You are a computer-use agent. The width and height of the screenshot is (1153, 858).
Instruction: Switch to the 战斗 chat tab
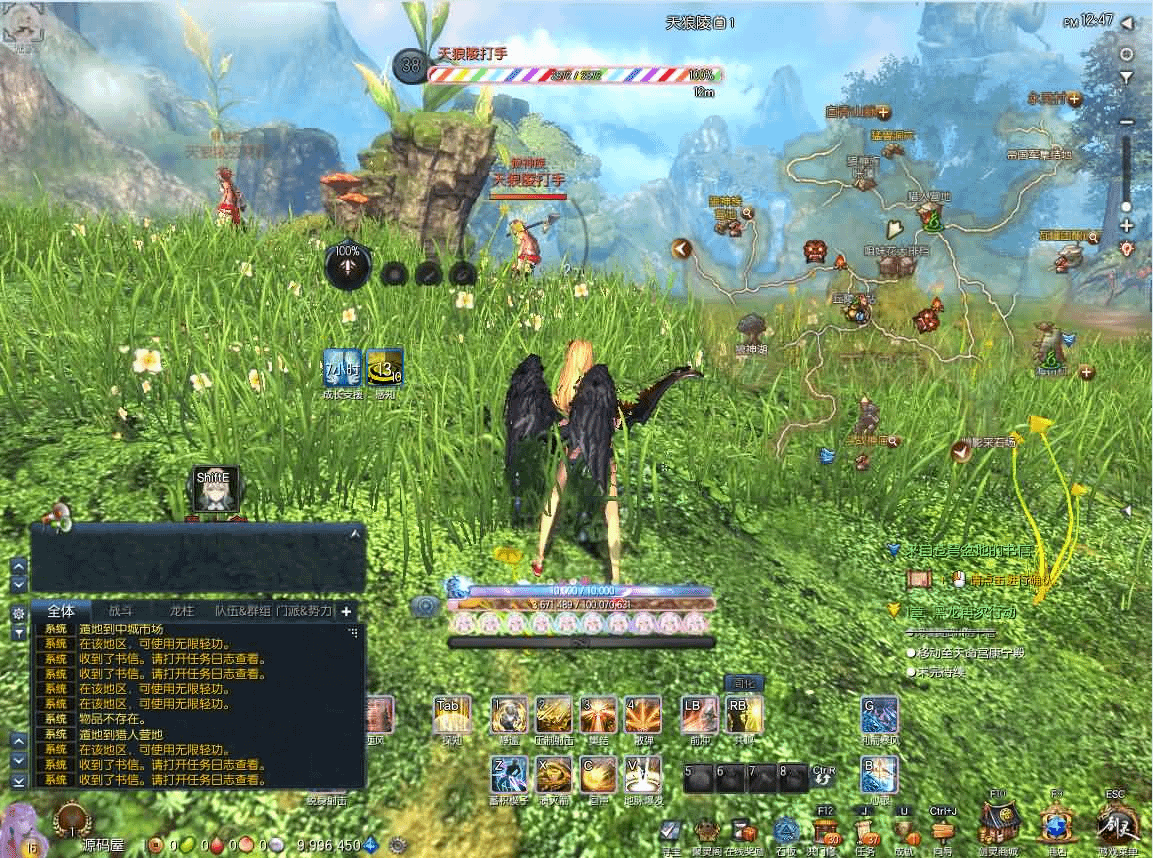click(x=120, y=610)
